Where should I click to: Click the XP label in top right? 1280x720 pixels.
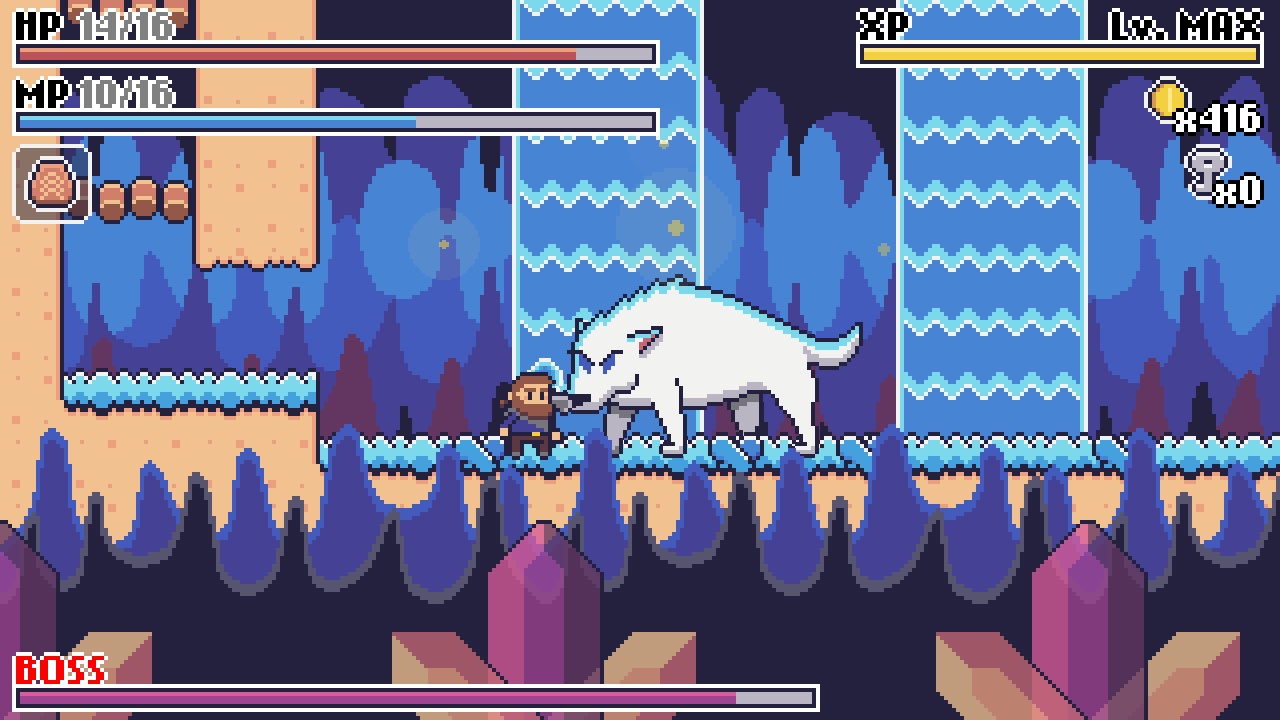(883, 20)
